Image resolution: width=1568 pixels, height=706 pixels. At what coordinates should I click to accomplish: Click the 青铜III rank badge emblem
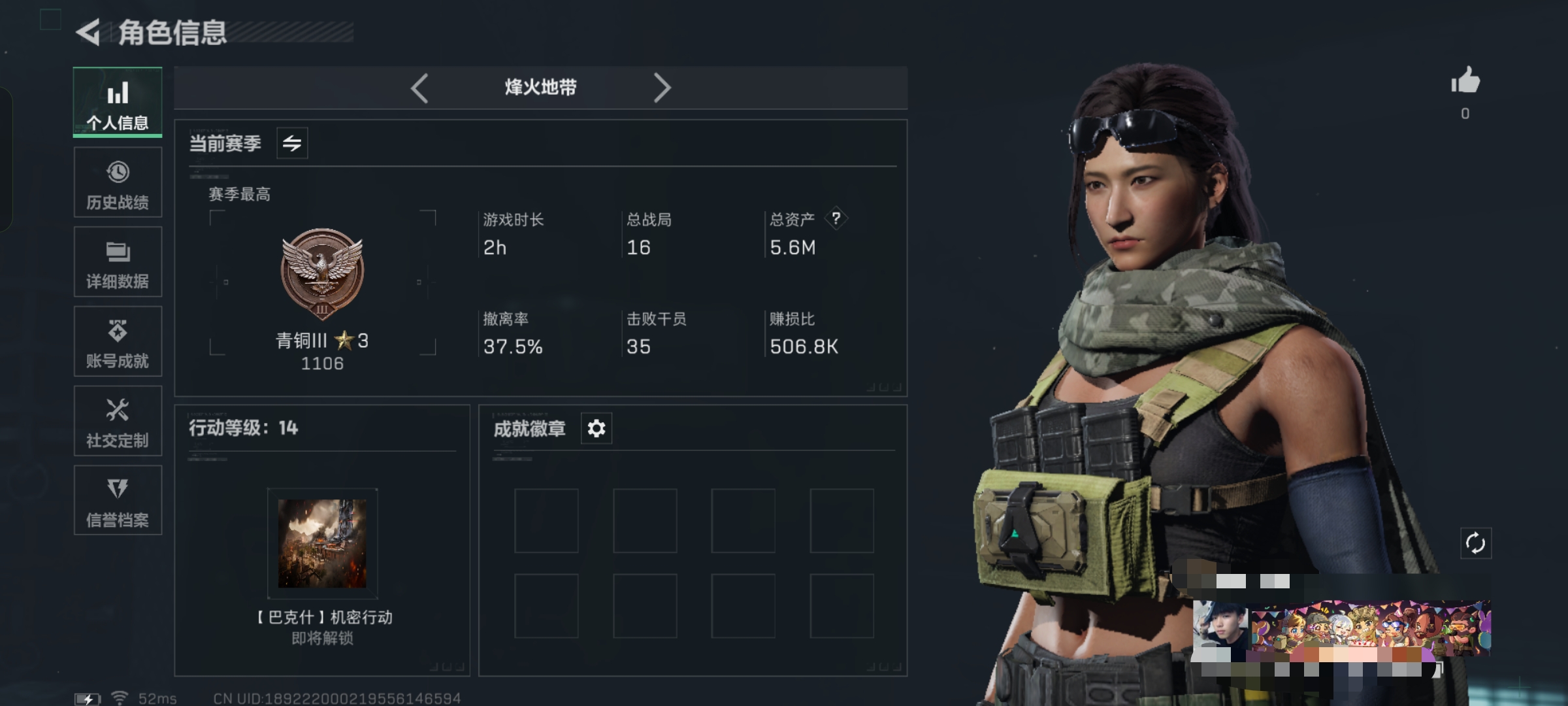coord(322,273)
